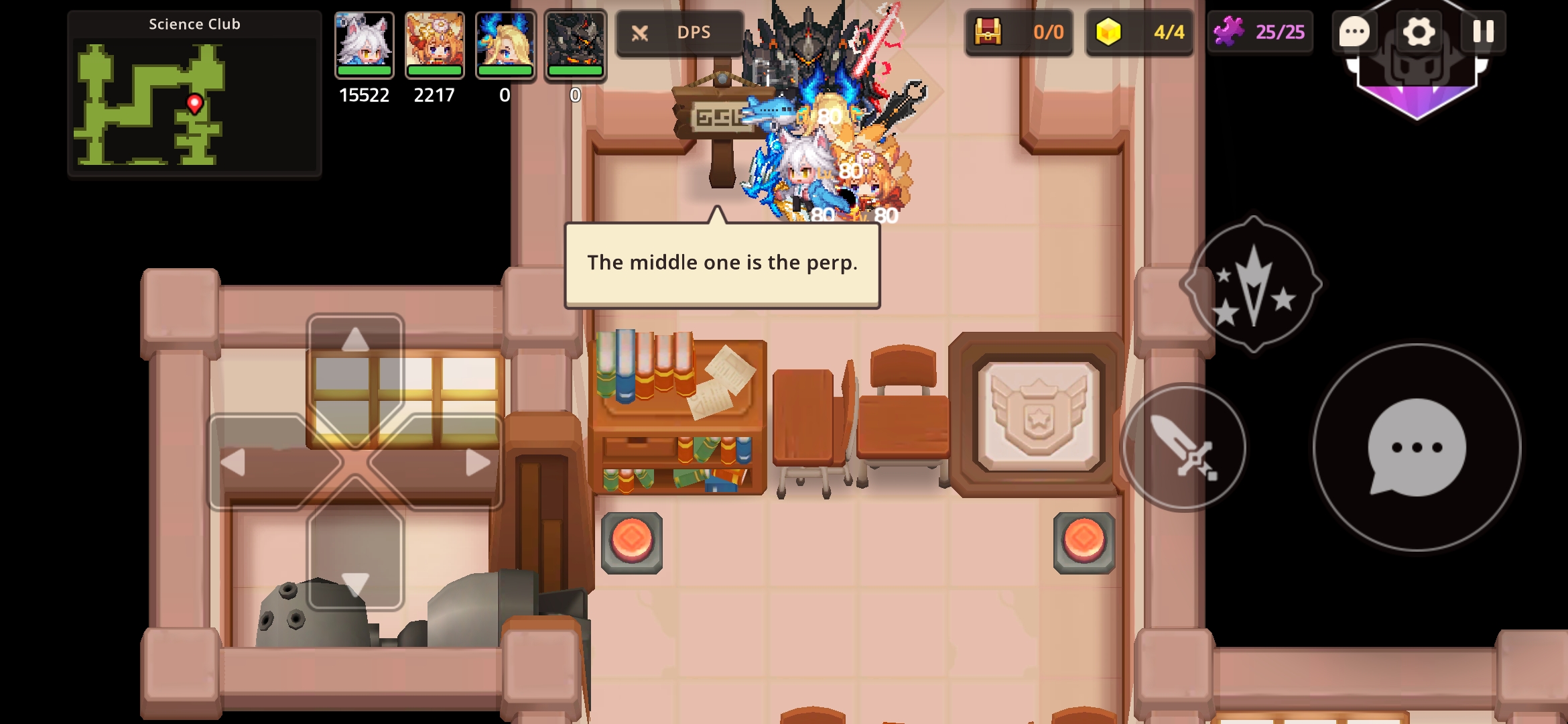The height and width of the screenshot is (724, 1568).
Task: Tap the up arrow on the d-pad
Action: pos(355,341)
